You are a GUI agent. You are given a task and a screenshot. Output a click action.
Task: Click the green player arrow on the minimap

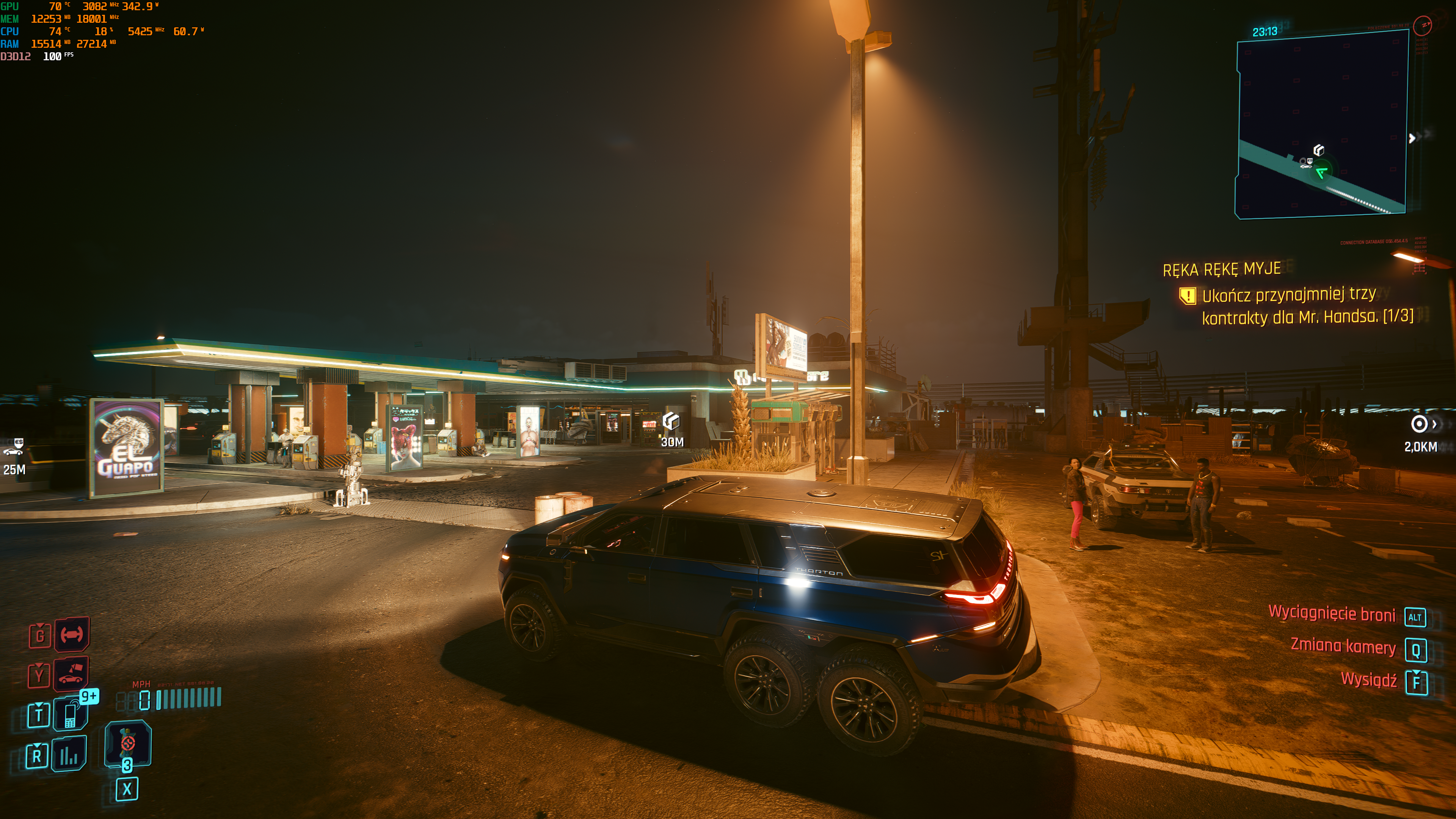pos(1321,173)
